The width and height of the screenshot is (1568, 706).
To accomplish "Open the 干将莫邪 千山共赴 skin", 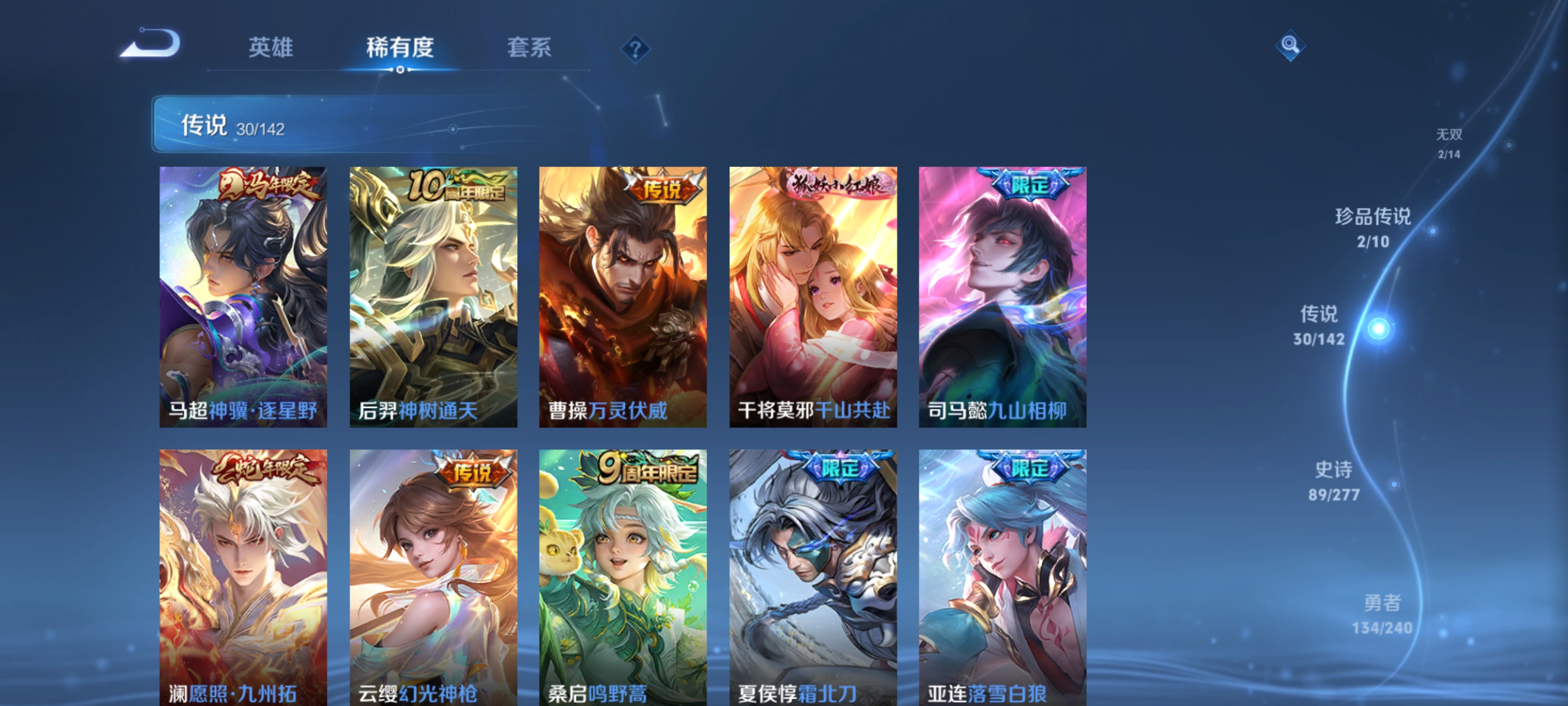I will click(813, 299).
